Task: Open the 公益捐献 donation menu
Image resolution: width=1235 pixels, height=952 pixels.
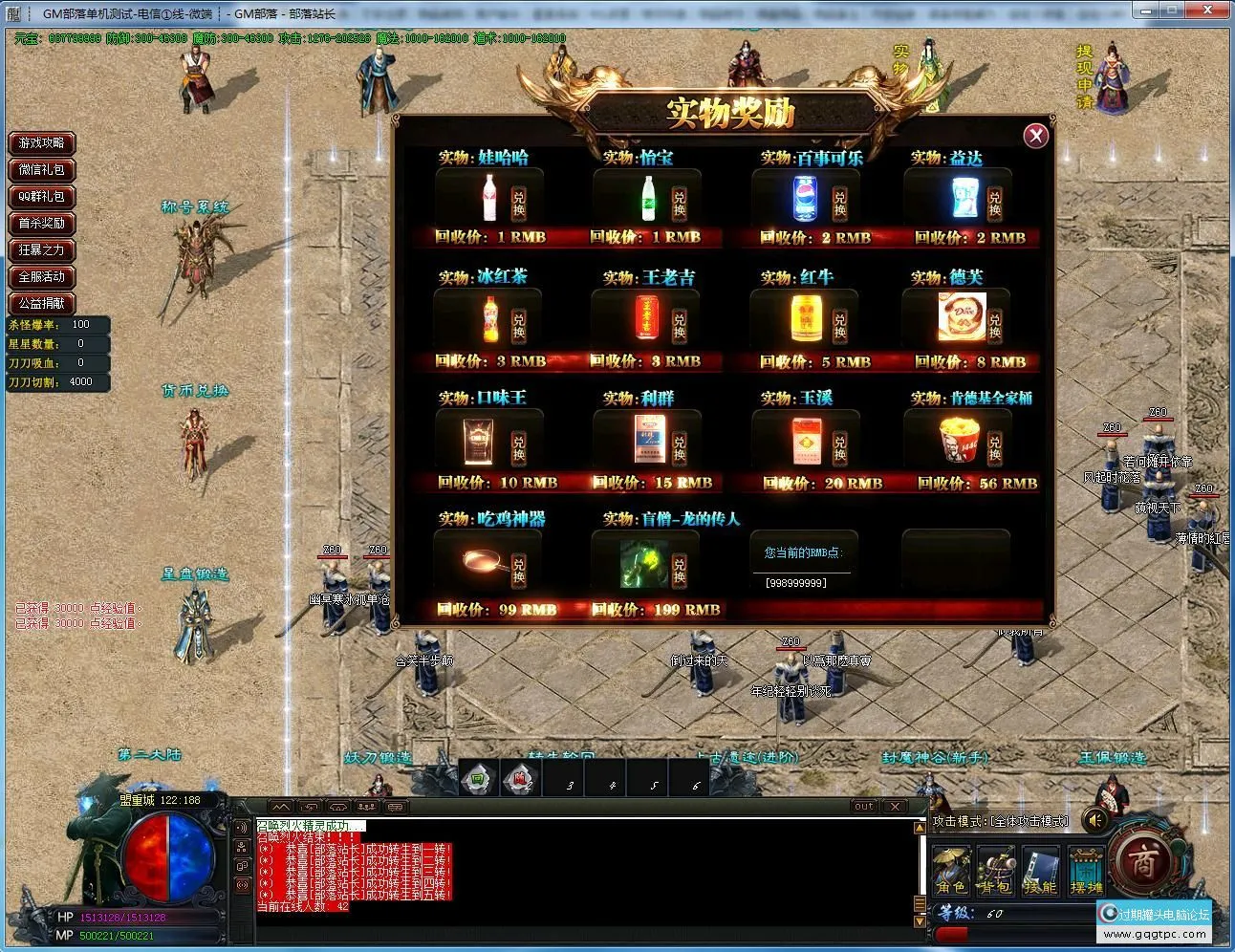Action: 42,303
